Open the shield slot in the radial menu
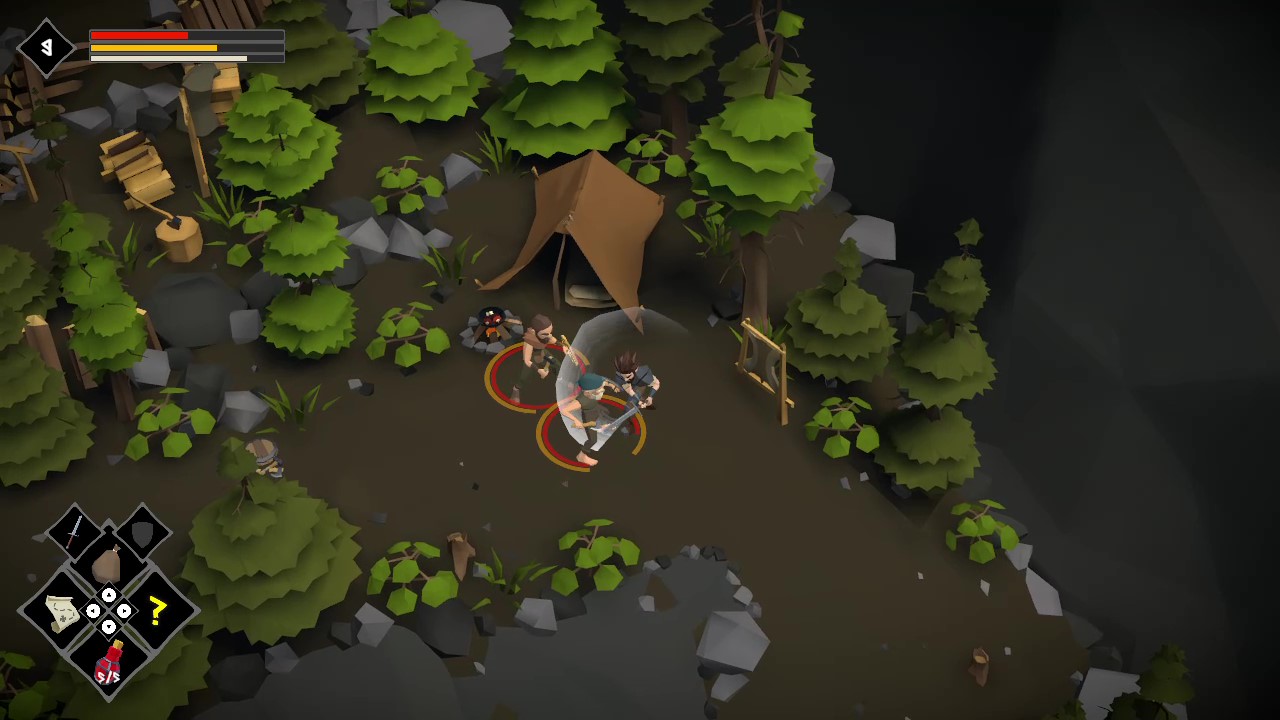The height and width of the screenshot is (720, 1280). point(140,535)
